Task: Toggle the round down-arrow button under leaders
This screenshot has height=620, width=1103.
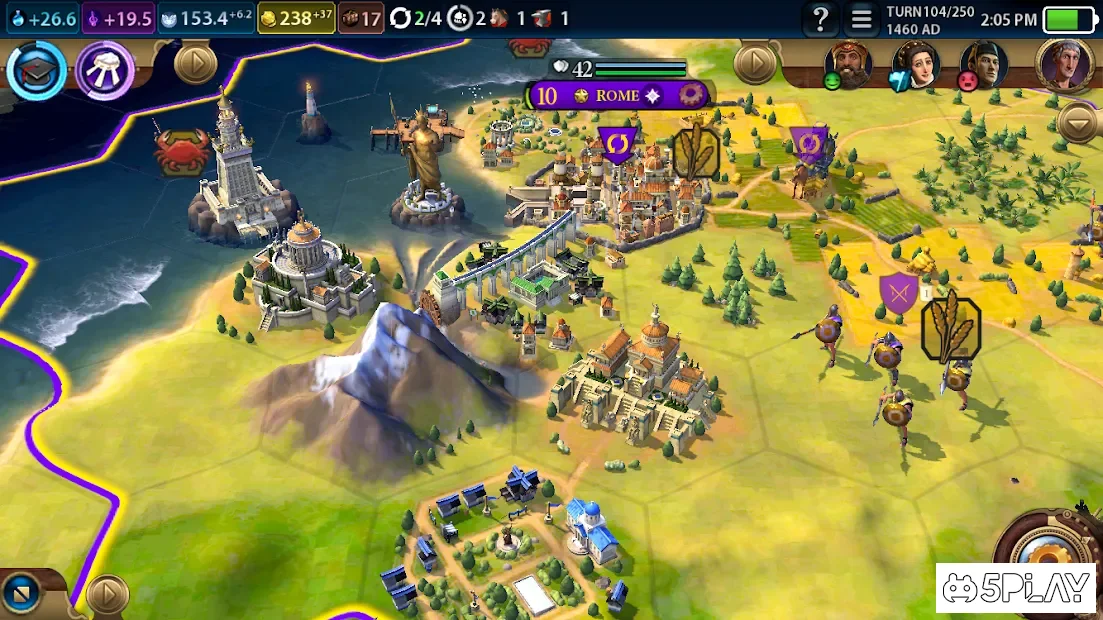Action: [1078, 123]
